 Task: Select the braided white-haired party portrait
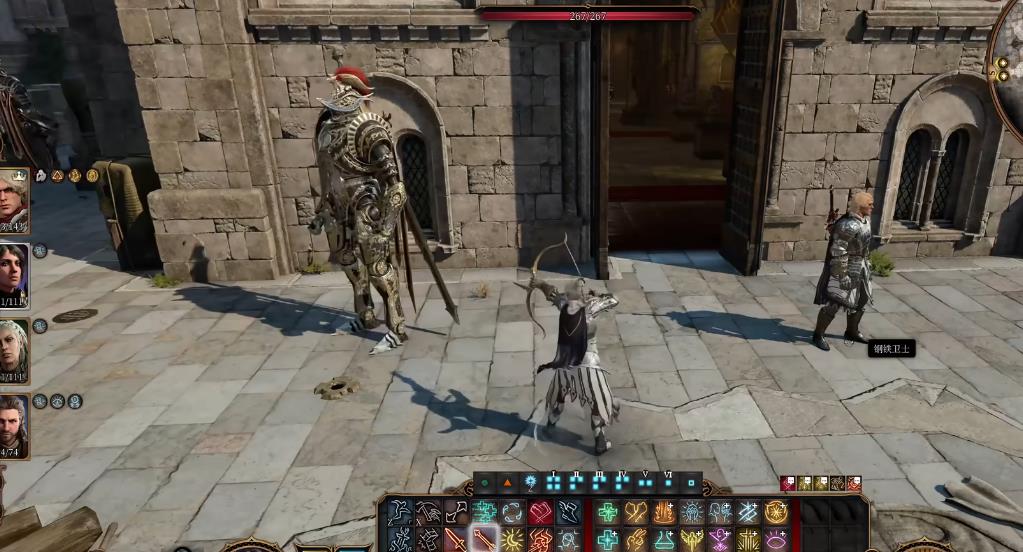(x=14, y=350)
